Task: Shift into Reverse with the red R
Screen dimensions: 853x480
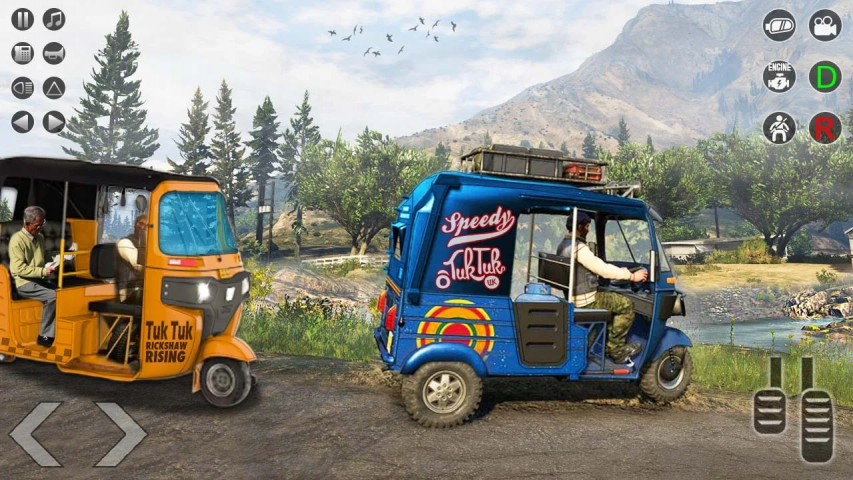Action: click(825, 127)
